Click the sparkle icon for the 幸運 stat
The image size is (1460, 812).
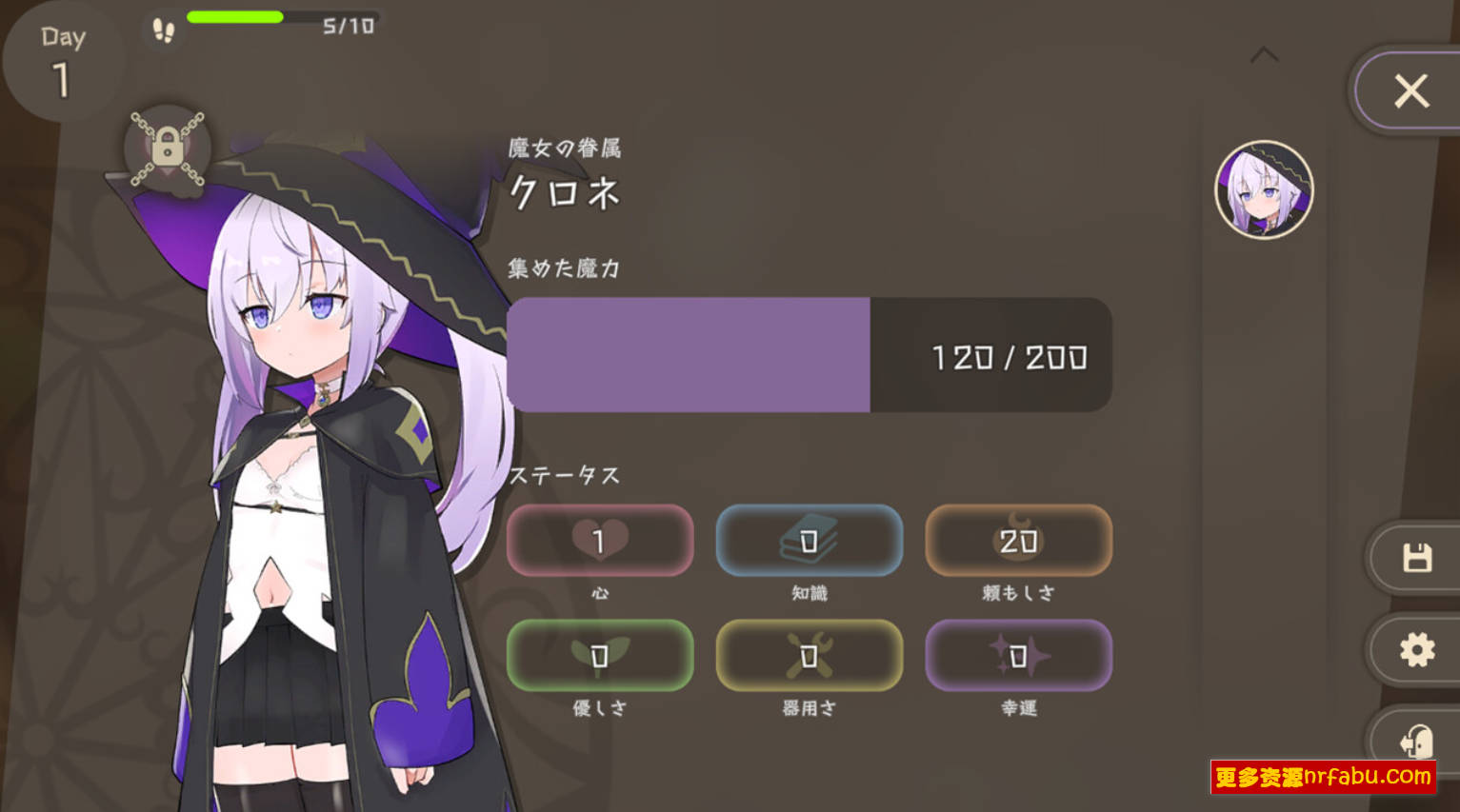point(1018,655)
